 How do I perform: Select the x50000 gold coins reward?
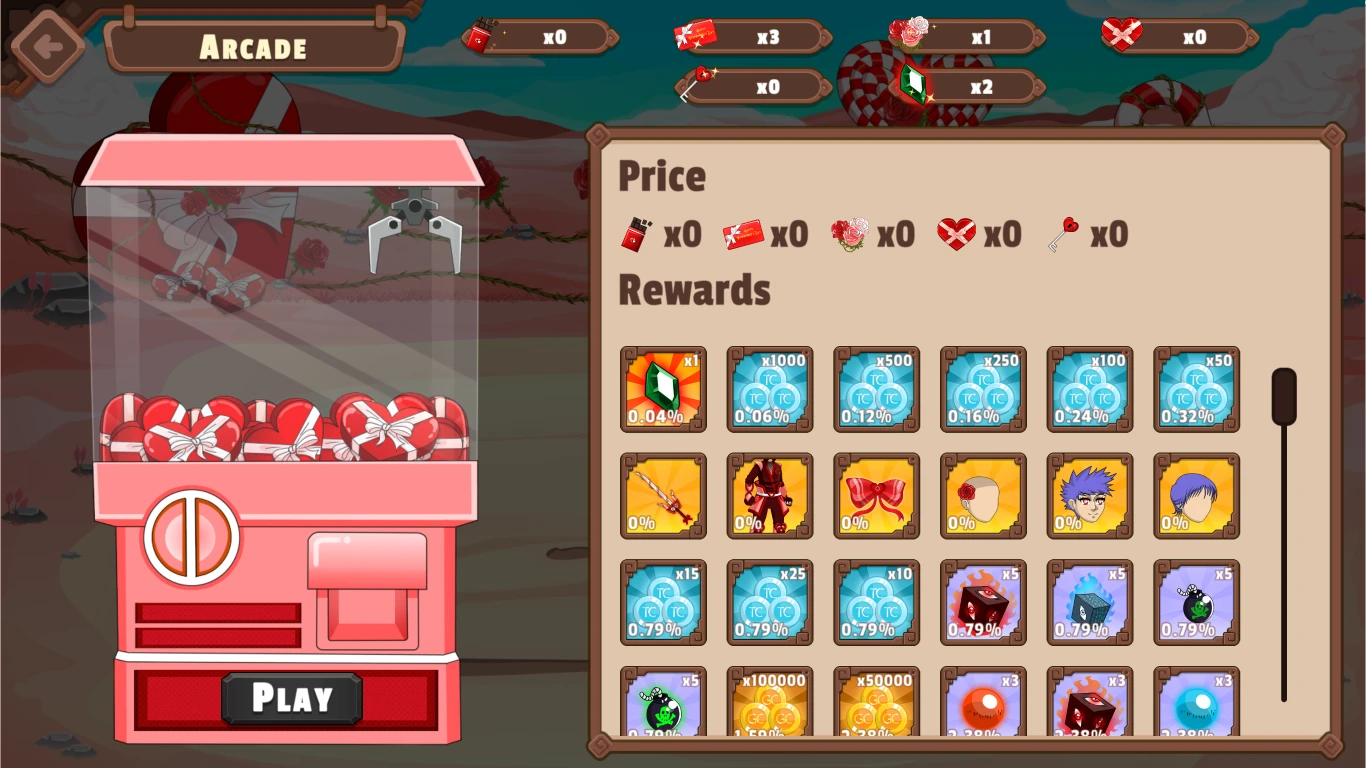pos(877,702)
